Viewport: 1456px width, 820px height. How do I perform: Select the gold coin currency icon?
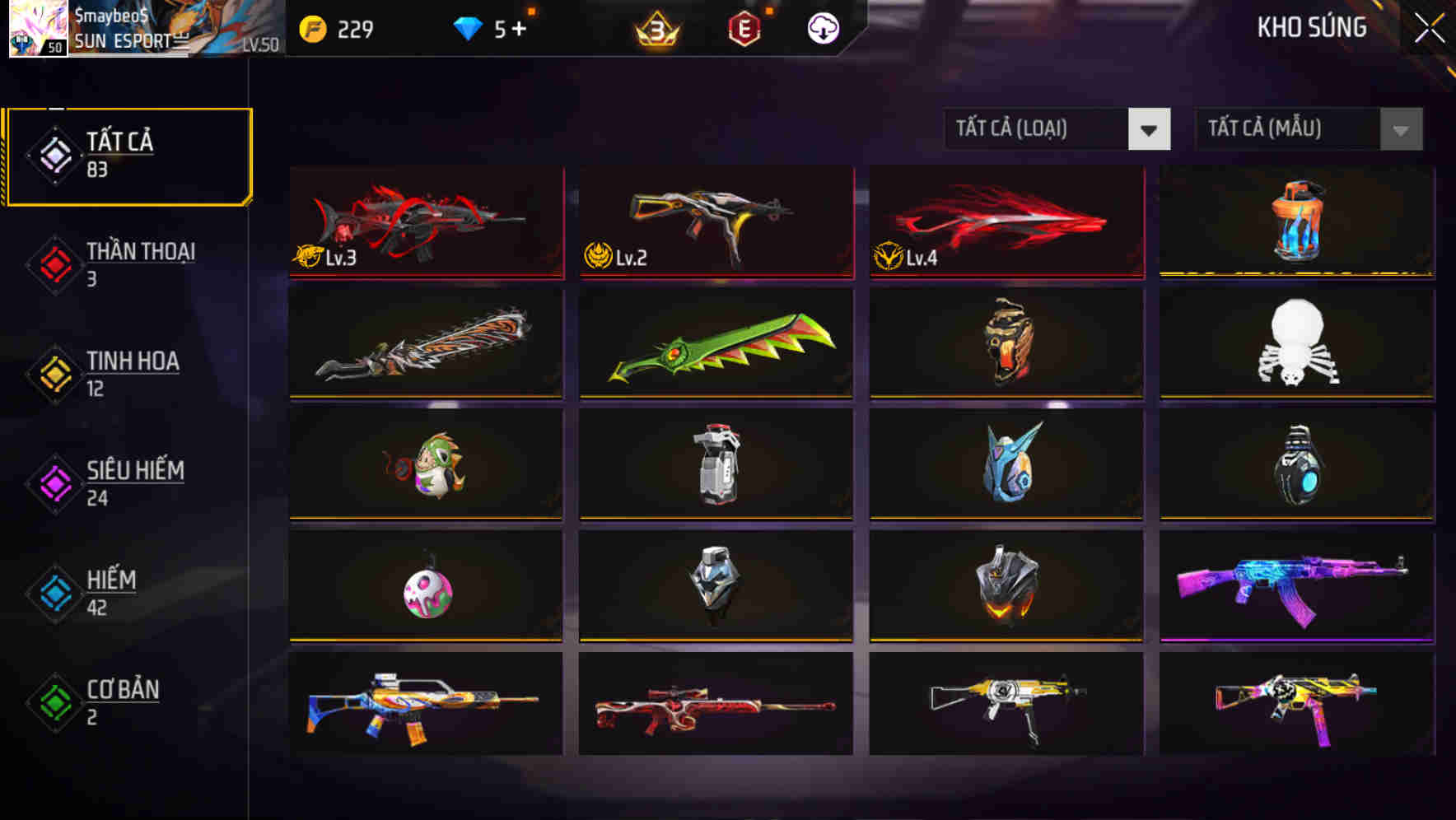coord(311,27)
